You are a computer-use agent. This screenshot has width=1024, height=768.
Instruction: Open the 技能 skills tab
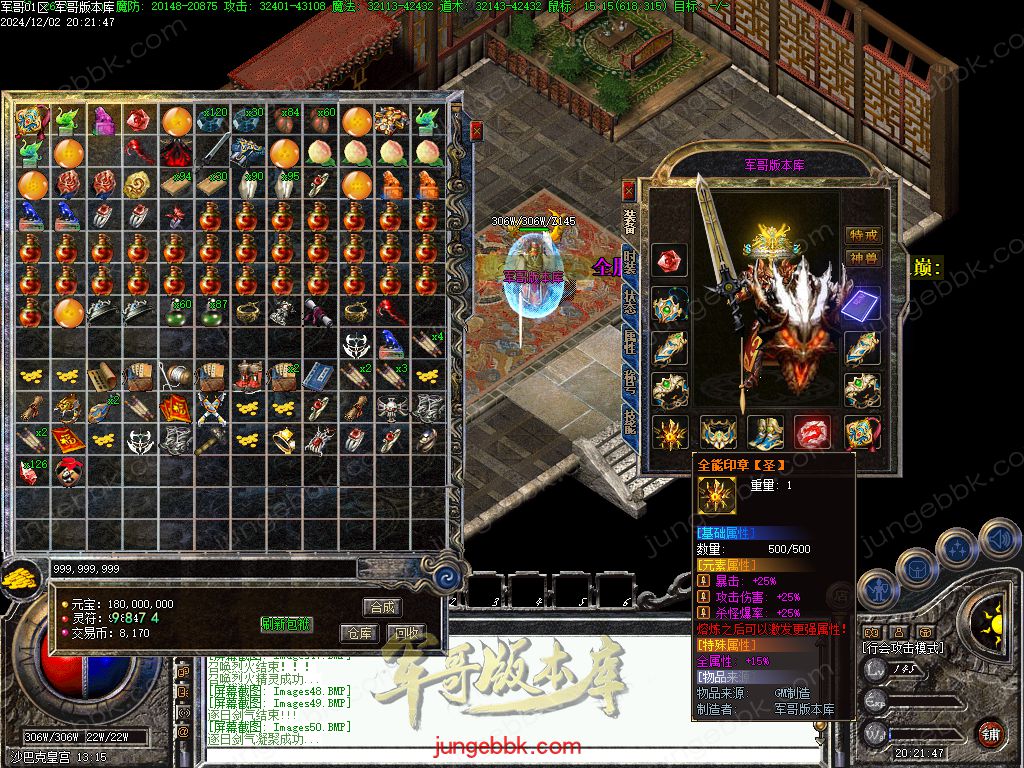point(629,423)
